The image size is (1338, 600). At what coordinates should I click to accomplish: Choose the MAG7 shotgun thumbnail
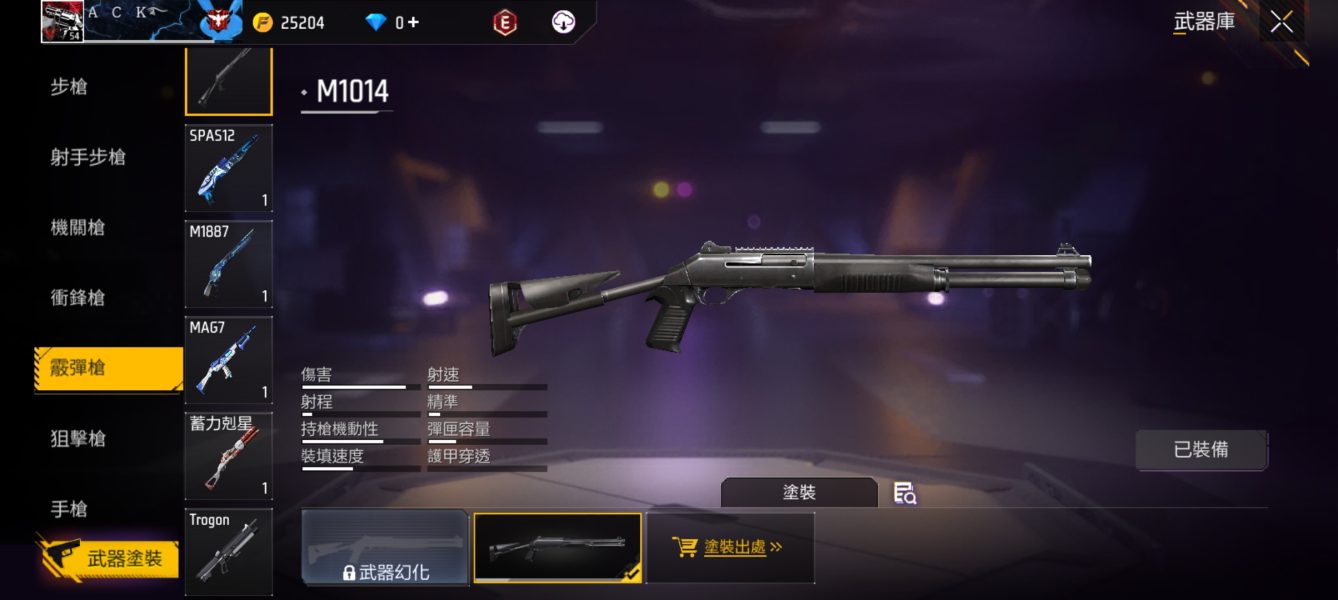click(228, 359)
